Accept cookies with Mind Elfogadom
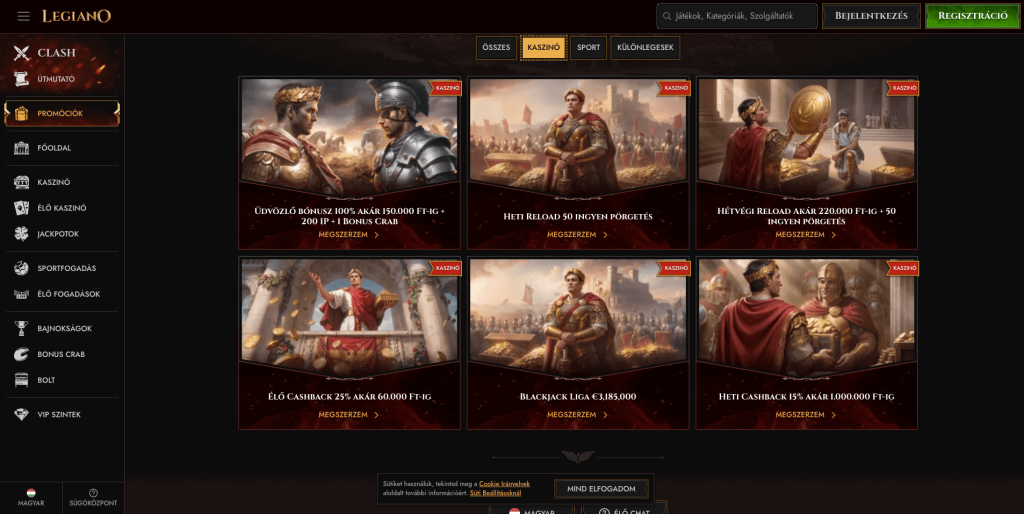The height and width of the screenshot is (514, 1024). [x=601, y=489]
